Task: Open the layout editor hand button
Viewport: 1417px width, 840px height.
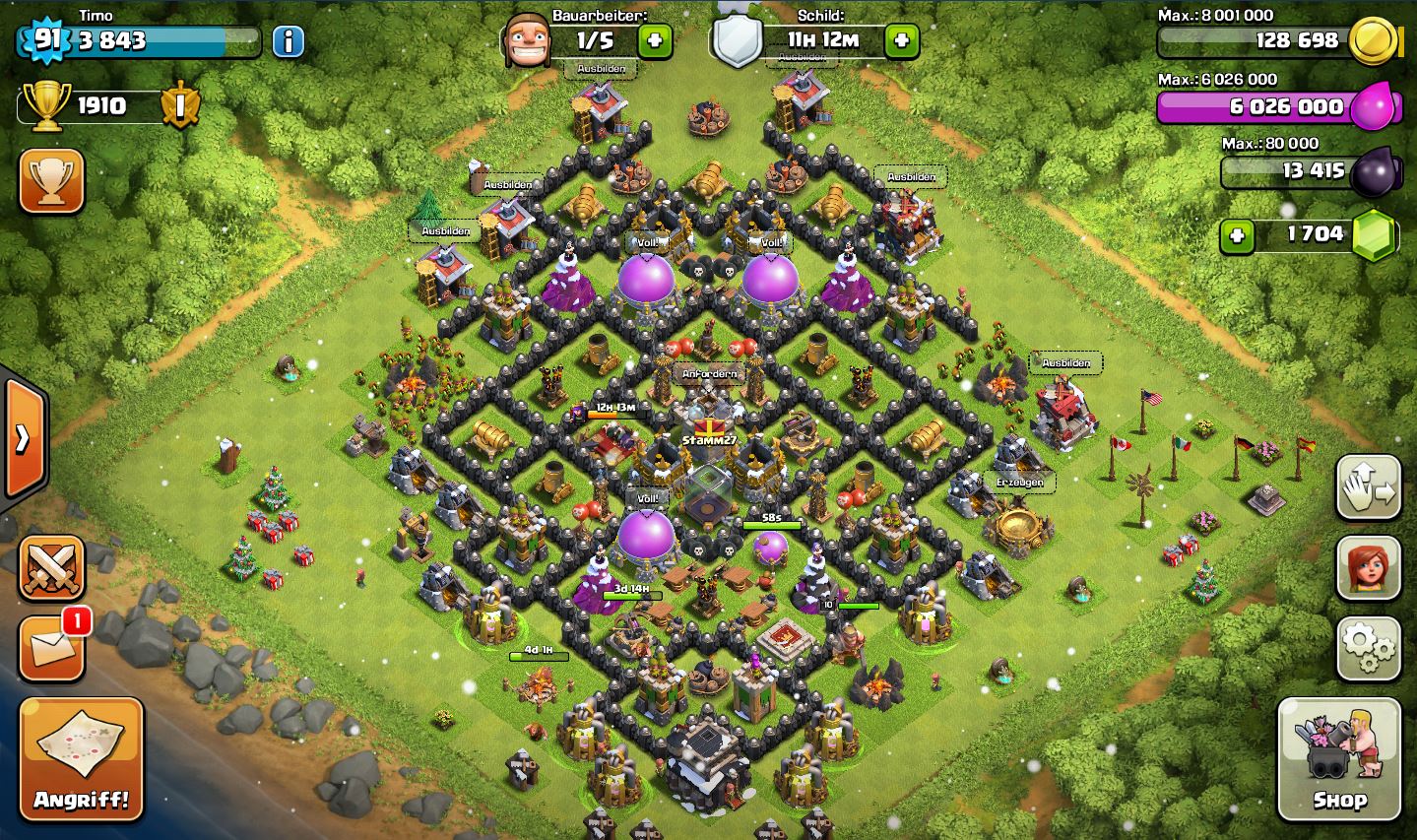Action: coord(1369,487)
